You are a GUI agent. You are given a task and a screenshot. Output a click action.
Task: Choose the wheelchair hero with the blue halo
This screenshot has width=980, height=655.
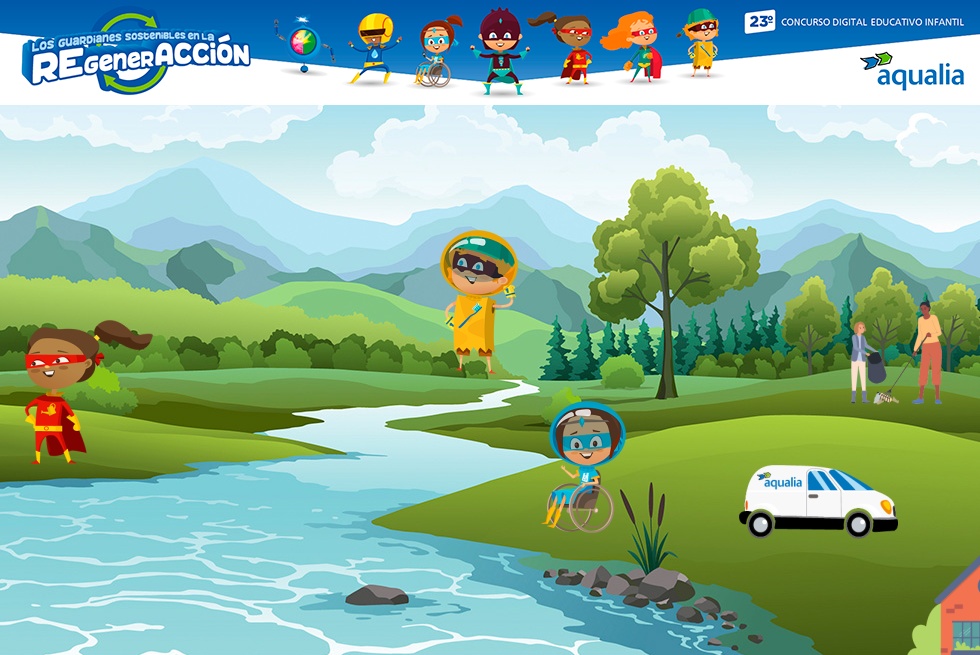[584, 465]
